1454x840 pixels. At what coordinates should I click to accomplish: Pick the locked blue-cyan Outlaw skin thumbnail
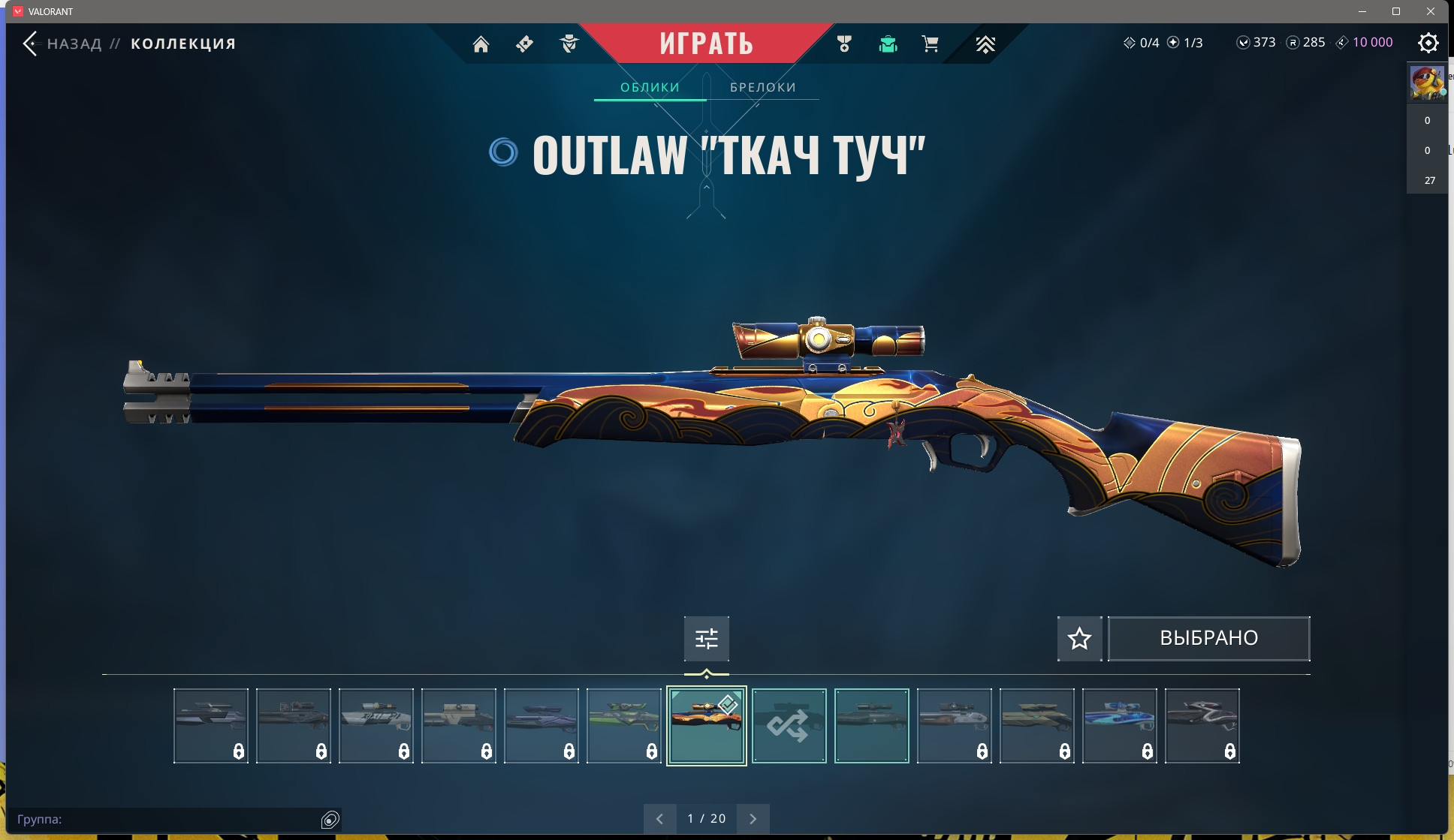click(1119, 726)
